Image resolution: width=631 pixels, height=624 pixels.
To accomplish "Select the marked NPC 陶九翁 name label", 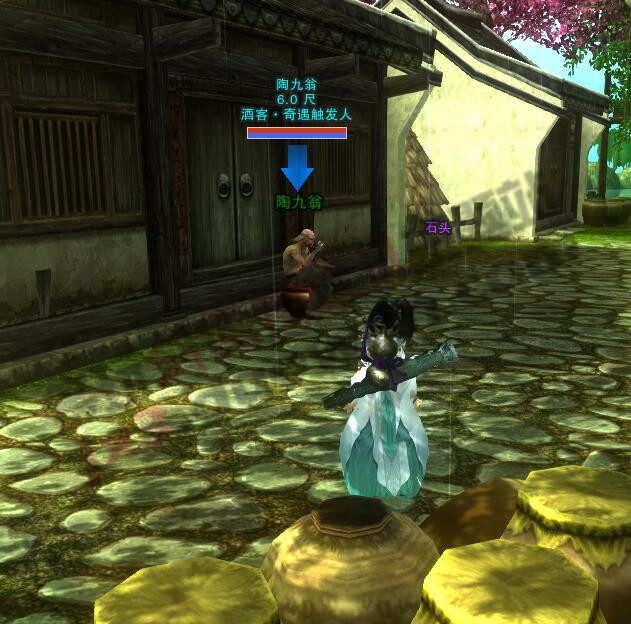I will tap(298, 202).
